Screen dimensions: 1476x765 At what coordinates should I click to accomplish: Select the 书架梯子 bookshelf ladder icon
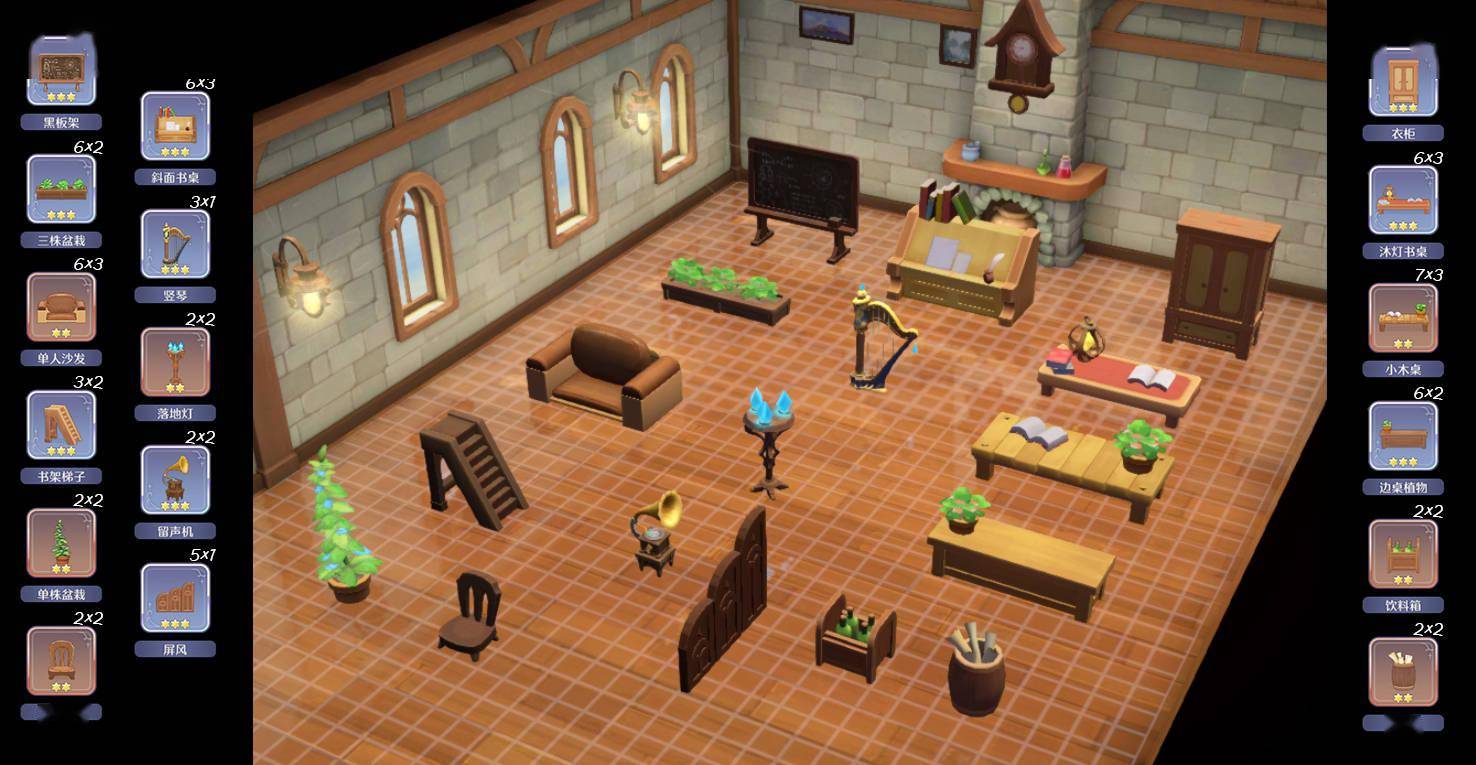tap(61, 425)
